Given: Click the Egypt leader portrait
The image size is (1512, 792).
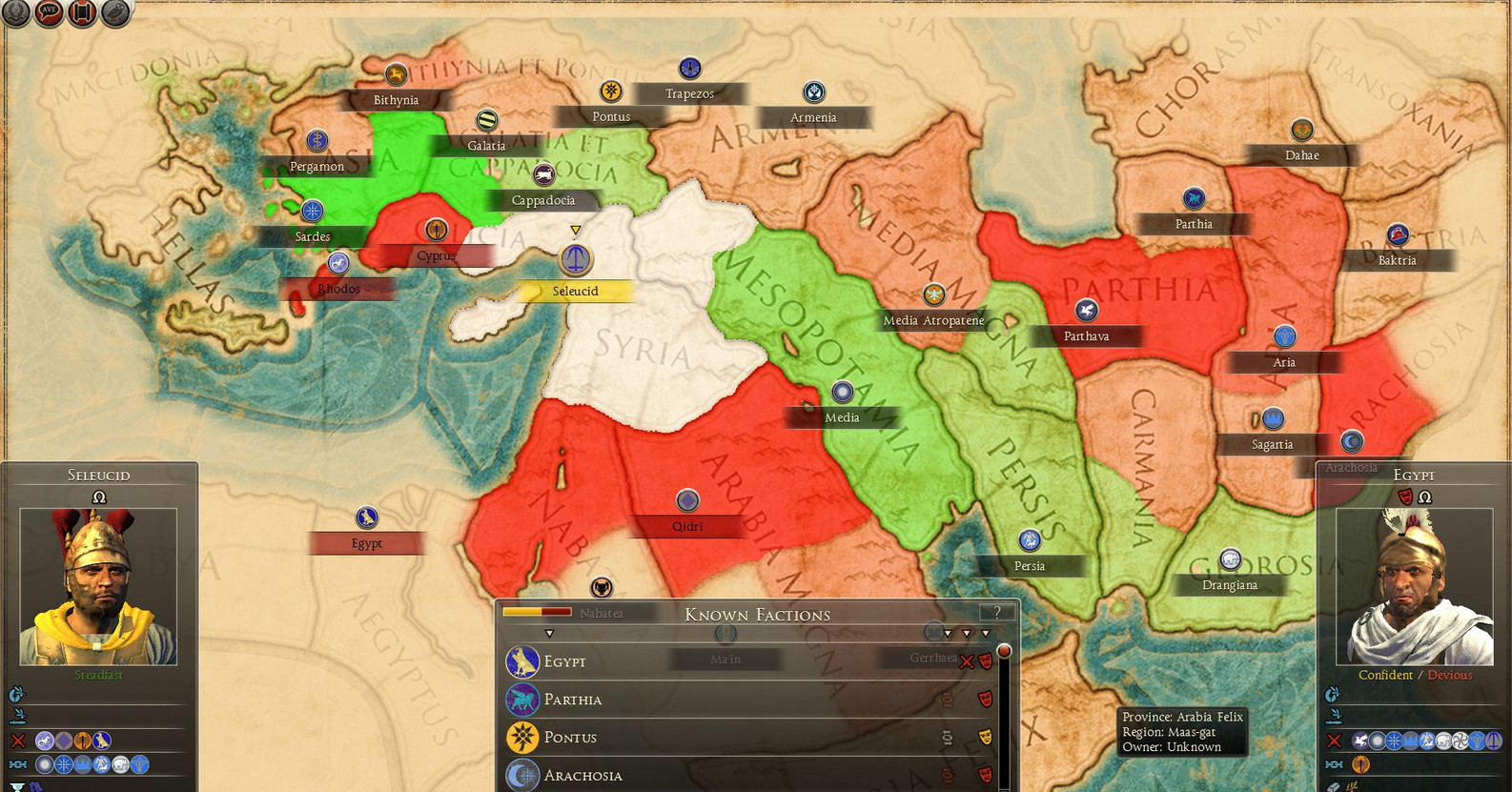Looking at the screenshot, I should point(1414,586).
